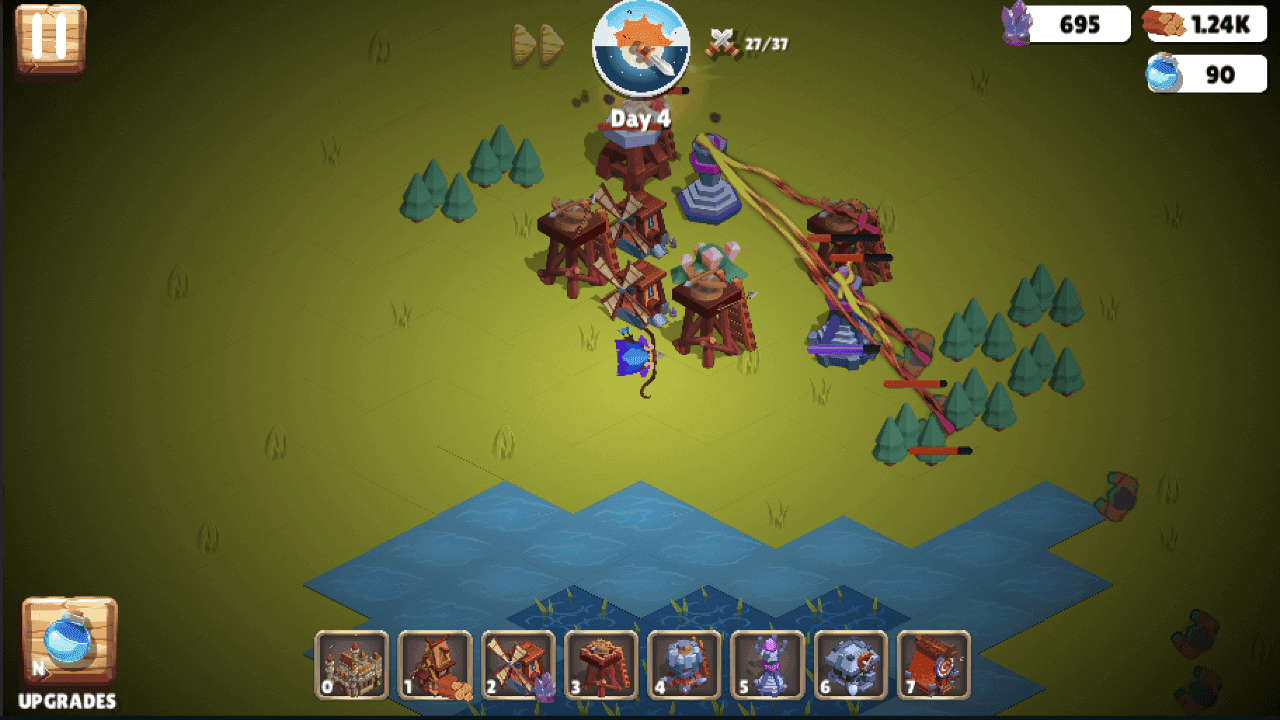Select the blue crystal tower near the windmills
The width and height of the screenshot is (1280, 720).
[x=710, y=195]
